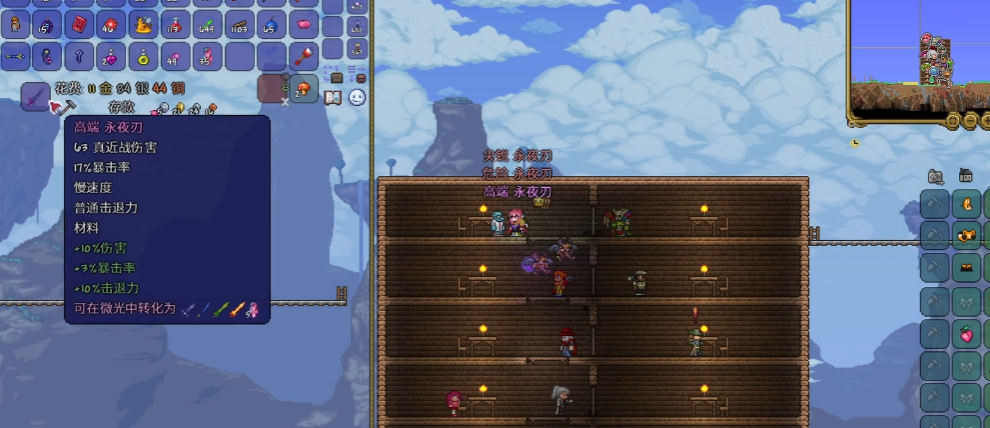Image resolution: width=990 pixels, height=428 pixels.
Task: Pick the blue key inventory slot
Action: 79,56
